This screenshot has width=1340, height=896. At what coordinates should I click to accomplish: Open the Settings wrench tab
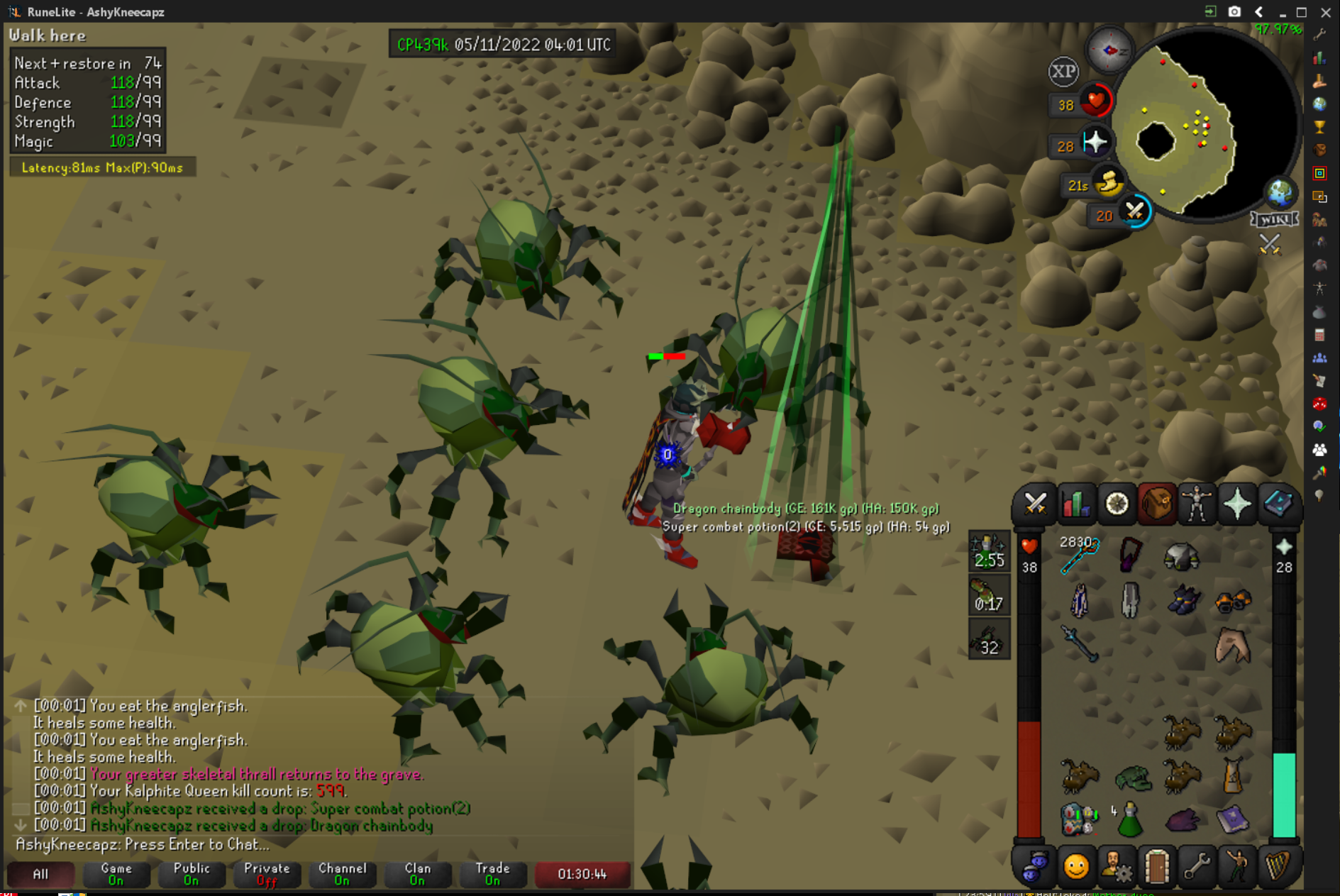point(1197,866)
